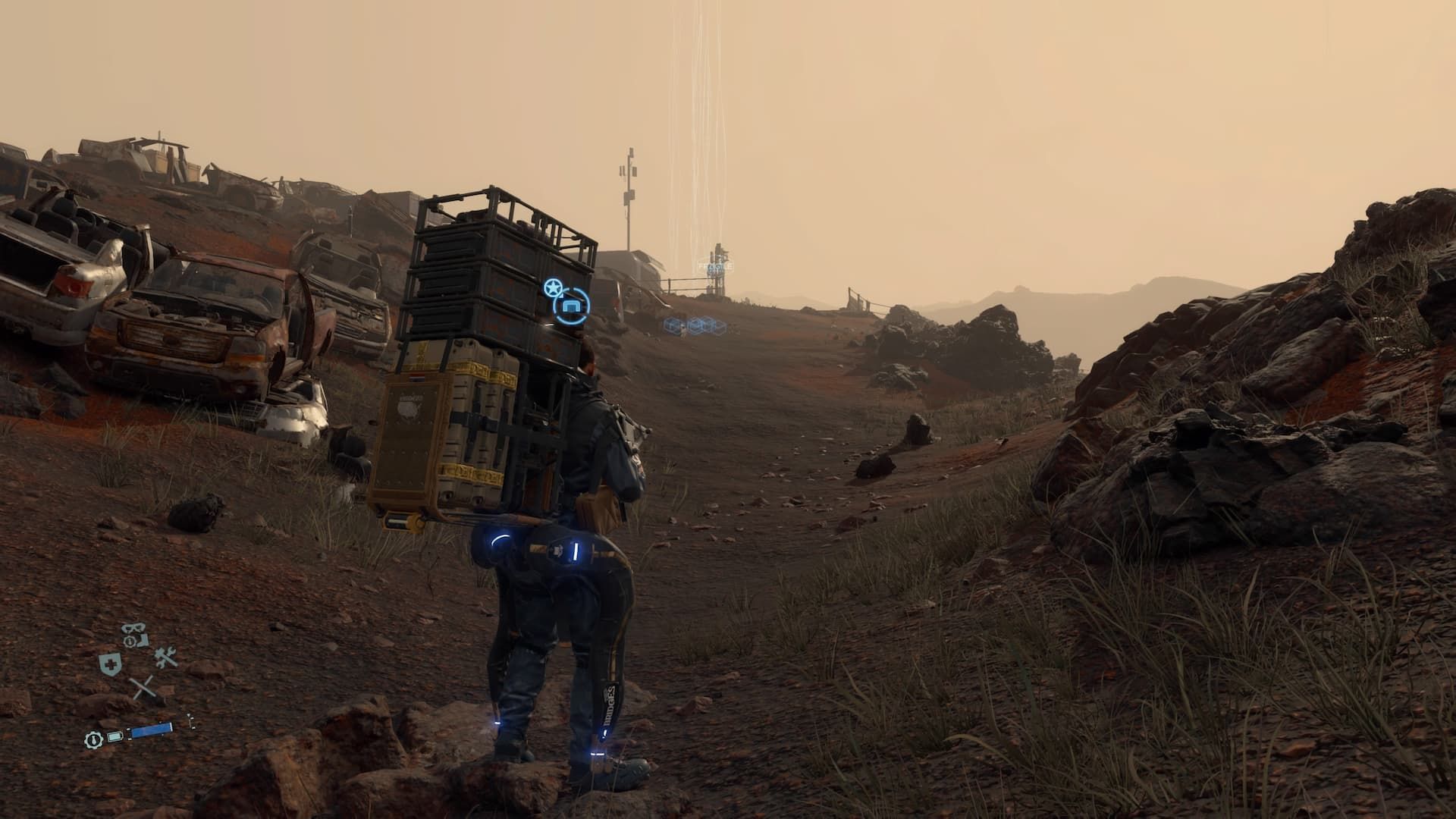This screenshot has height=819, width=1456.
Task: Select the odradek scanner goggles icon
Action: click(x=133, y=627)
